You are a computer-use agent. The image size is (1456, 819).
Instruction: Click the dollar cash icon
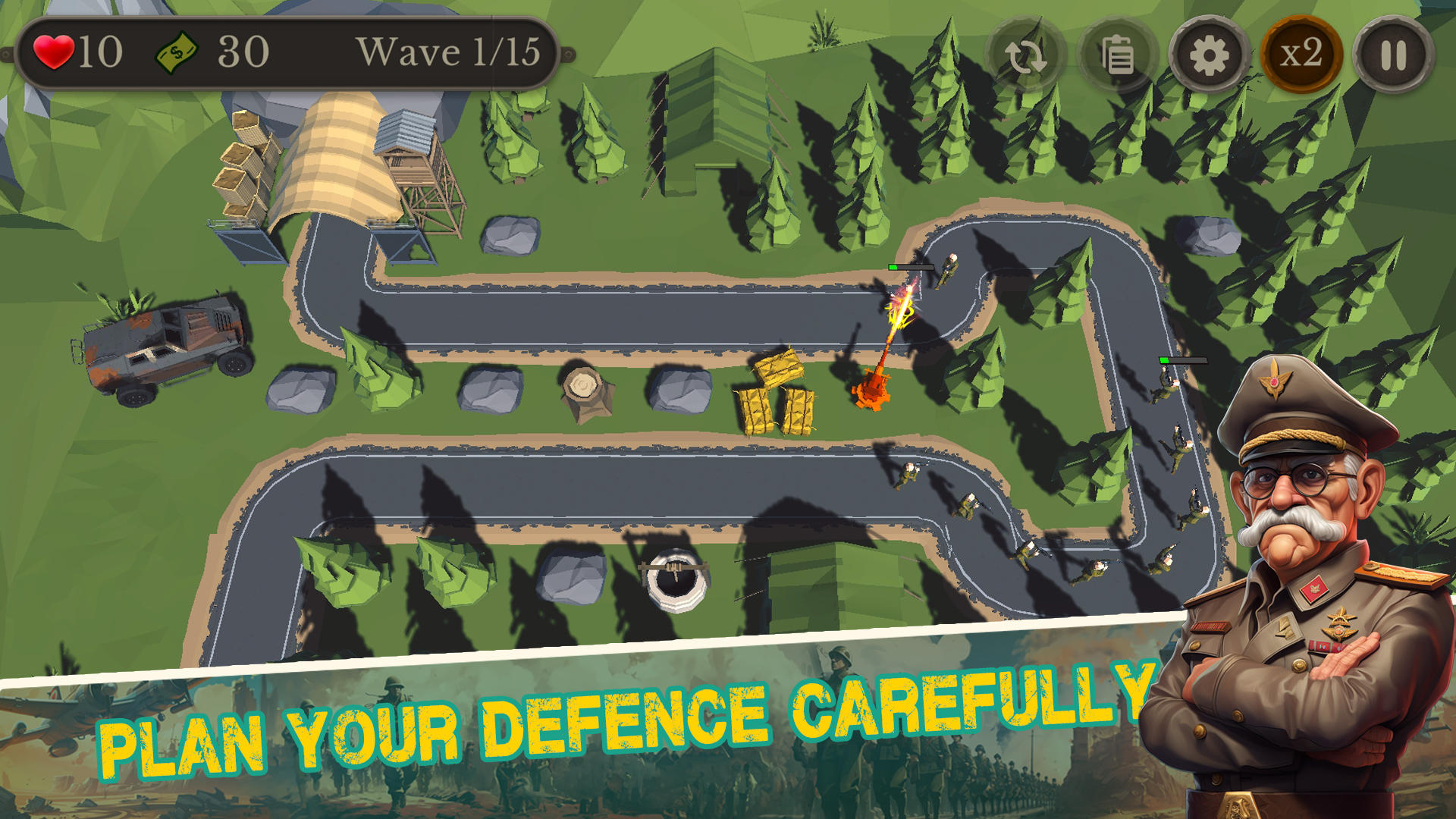pyautogui.click(x=179, y=52)
